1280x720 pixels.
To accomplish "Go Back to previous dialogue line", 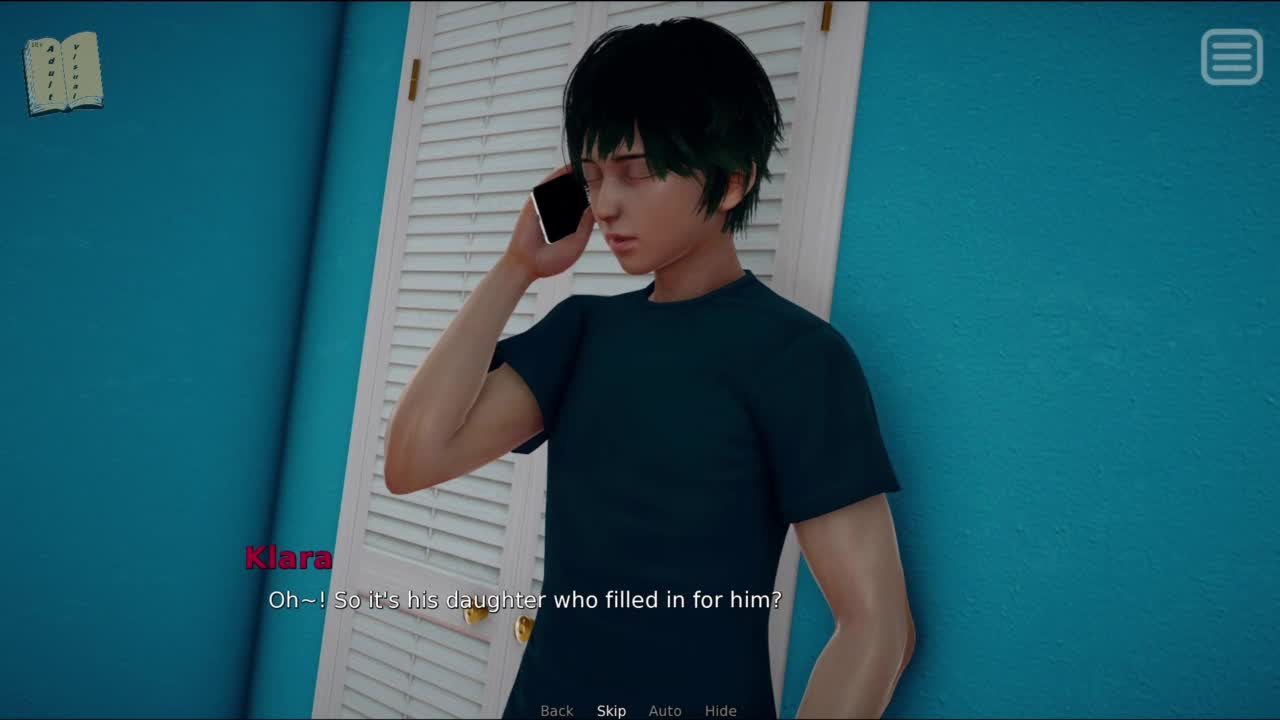I will click(557, 711).
